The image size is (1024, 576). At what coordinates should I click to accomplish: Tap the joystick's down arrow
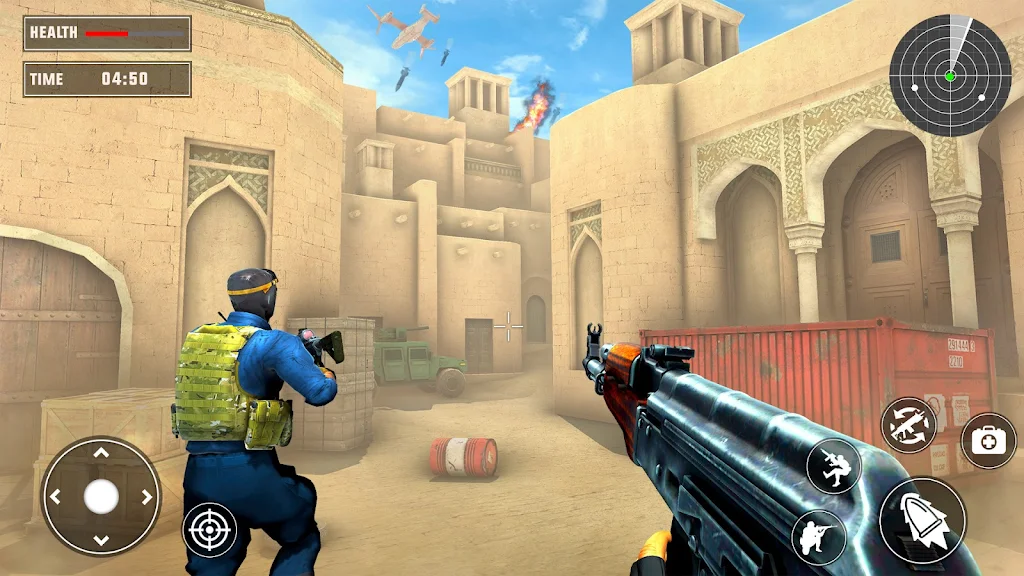tap(101, 540)
